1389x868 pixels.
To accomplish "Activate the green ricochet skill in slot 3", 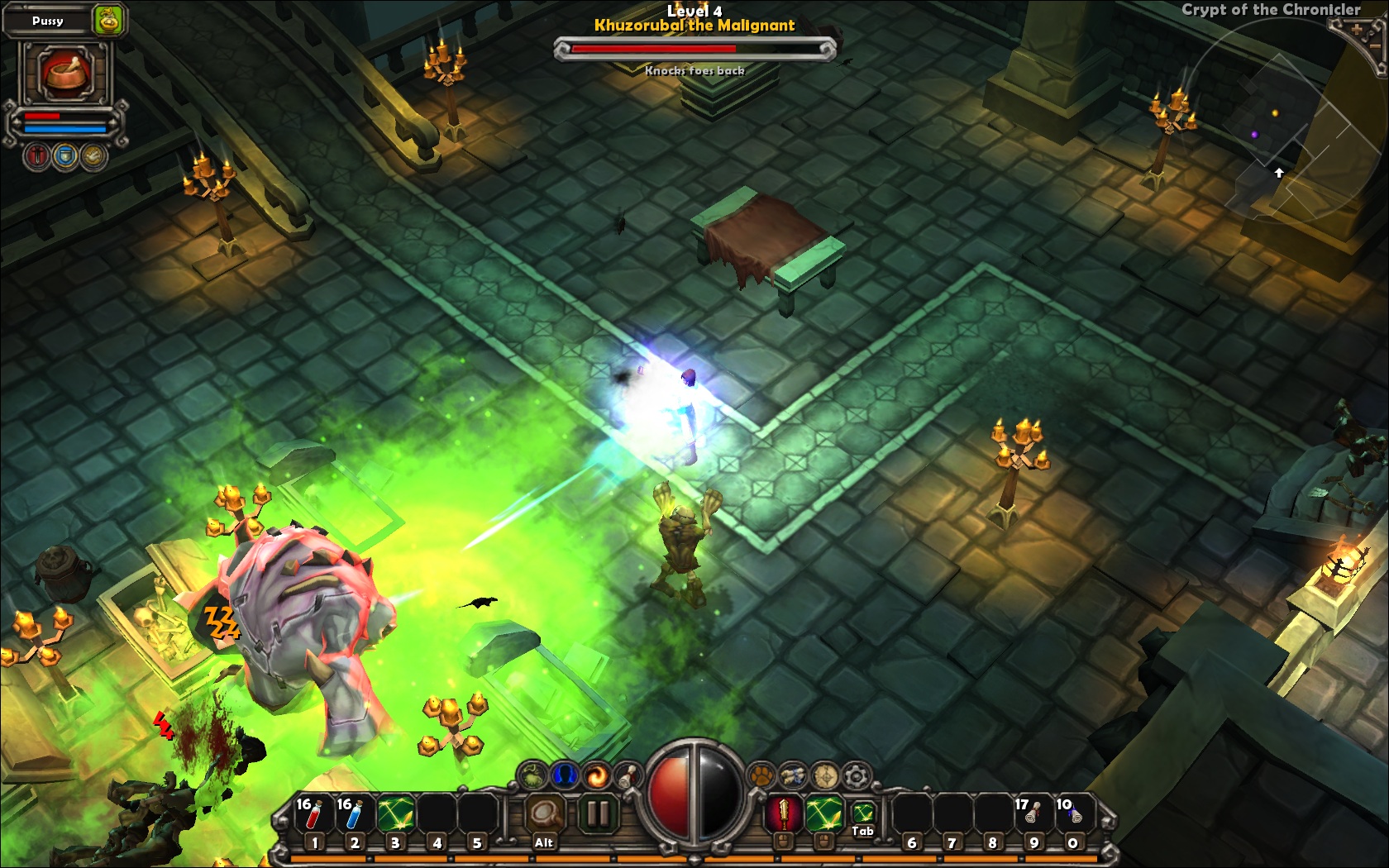I will tap(395, 815).
